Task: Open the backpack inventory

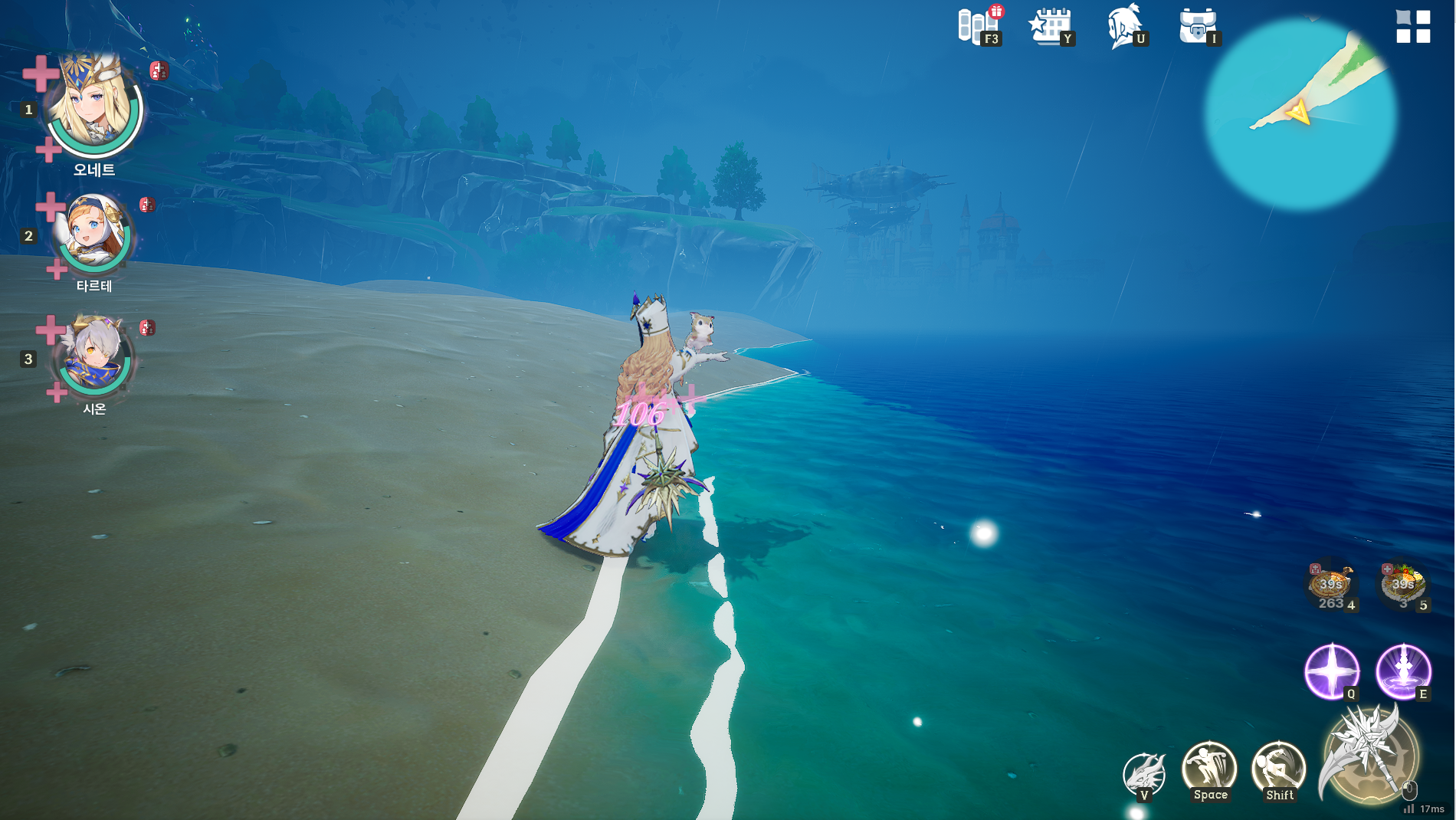Action: [x=1197, y=26]
